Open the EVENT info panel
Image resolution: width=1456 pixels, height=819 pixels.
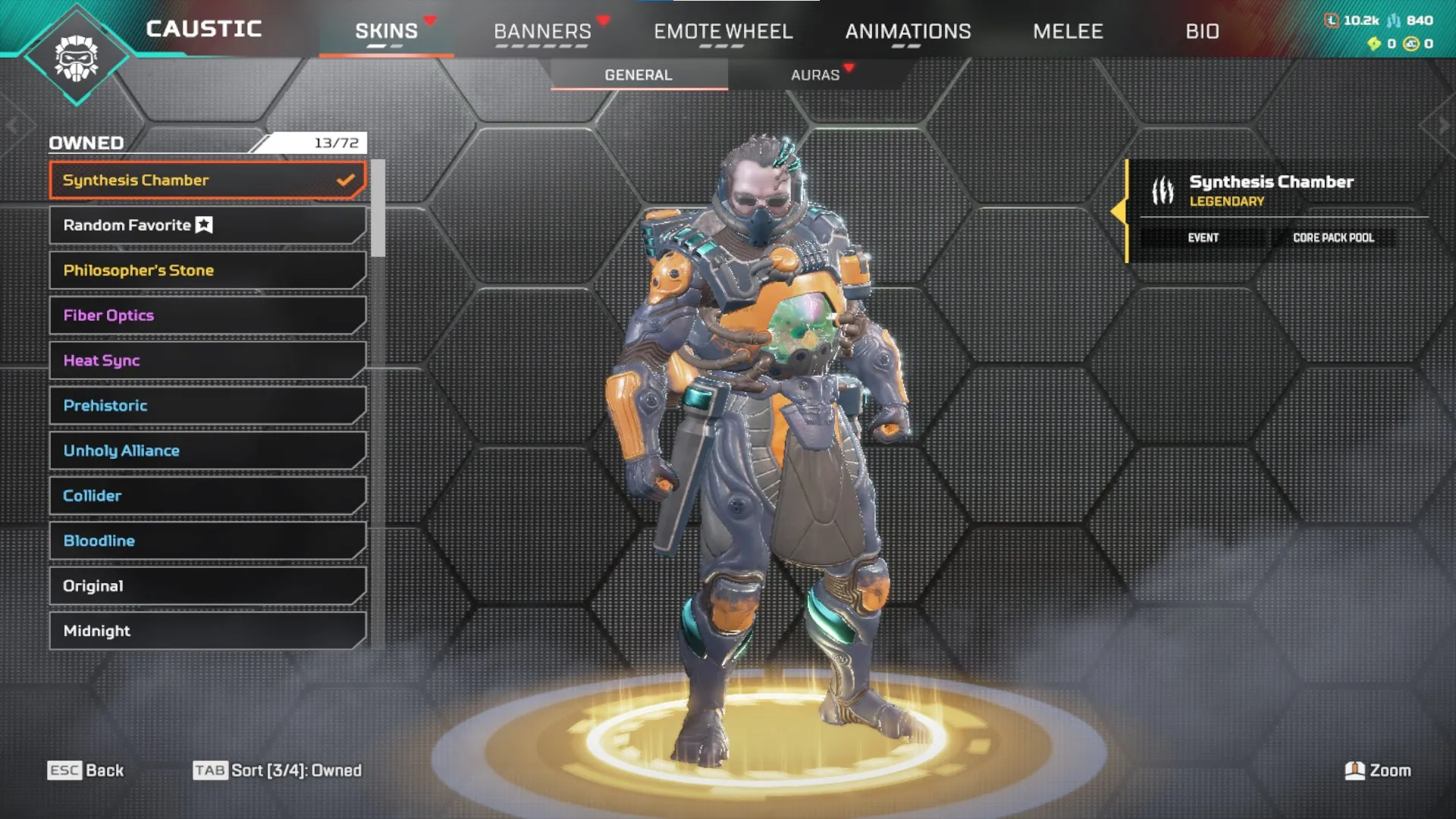[x=1202, y=237]
